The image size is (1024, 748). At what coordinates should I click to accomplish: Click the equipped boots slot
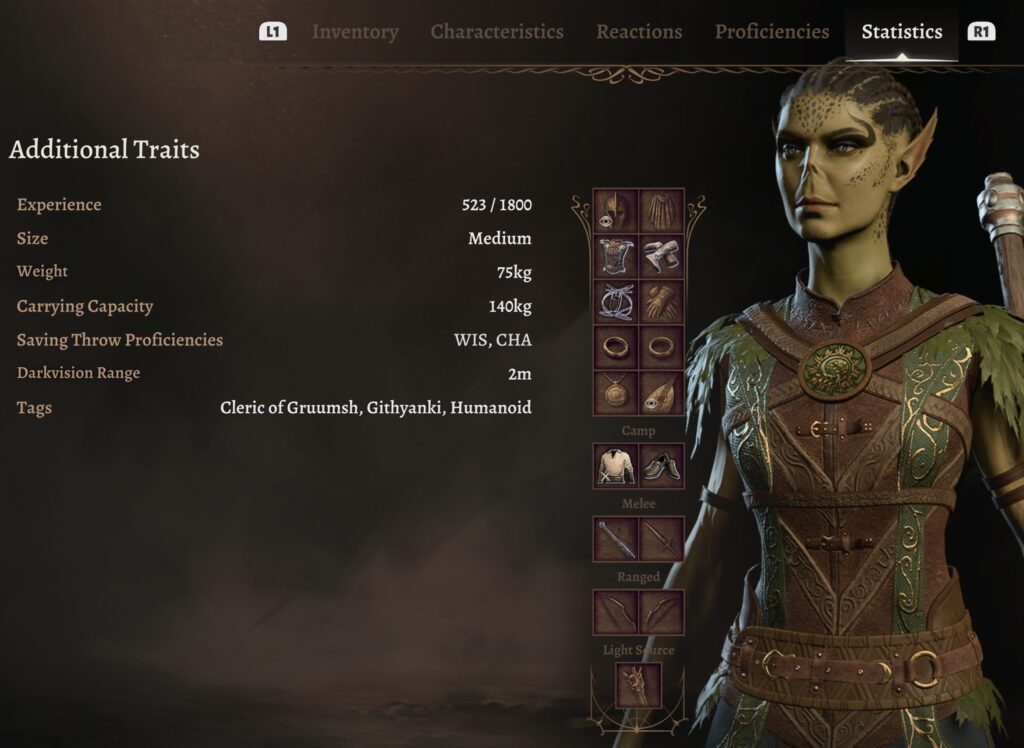coord(662,256)
